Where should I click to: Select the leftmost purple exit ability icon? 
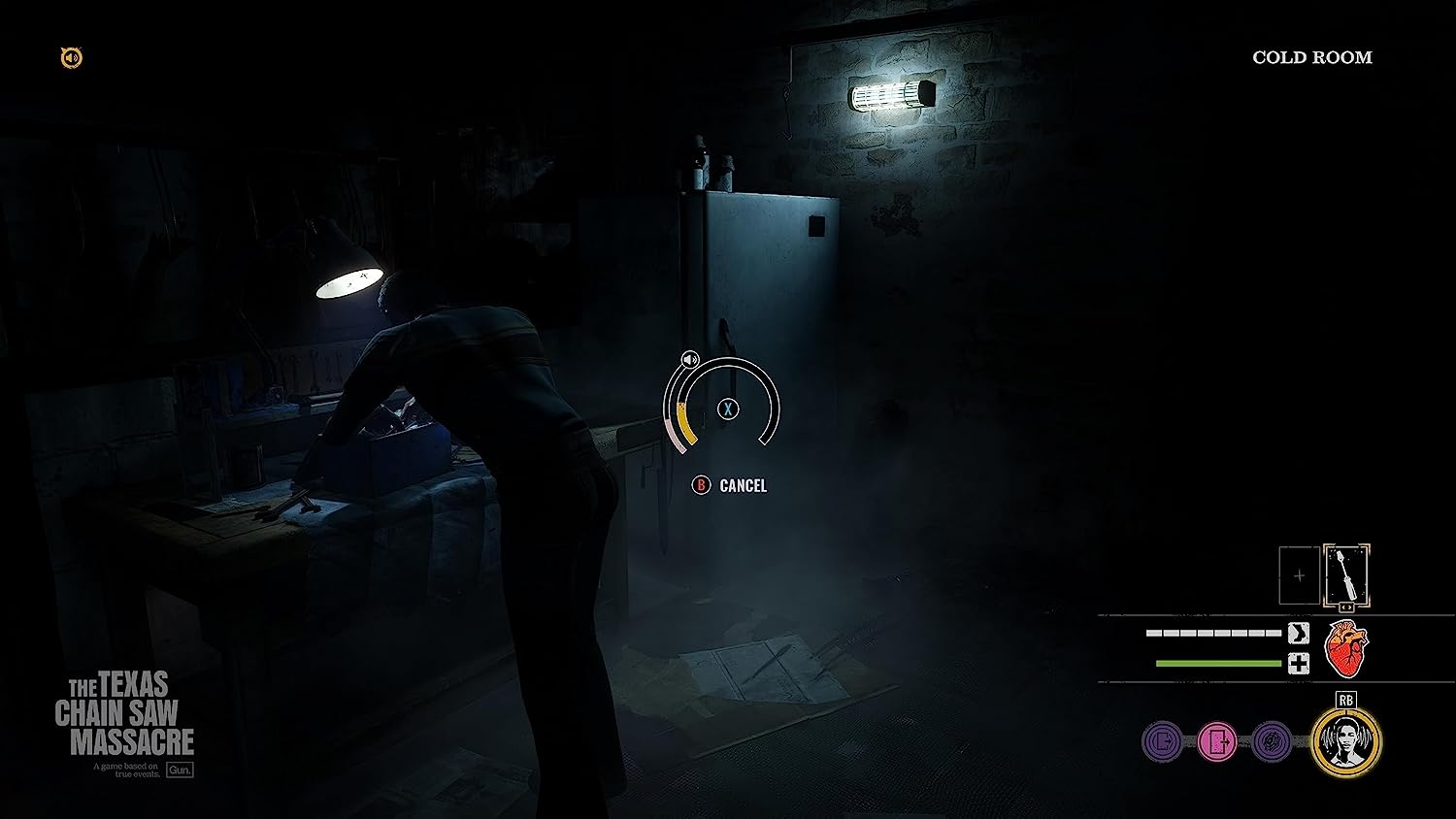1162,740
